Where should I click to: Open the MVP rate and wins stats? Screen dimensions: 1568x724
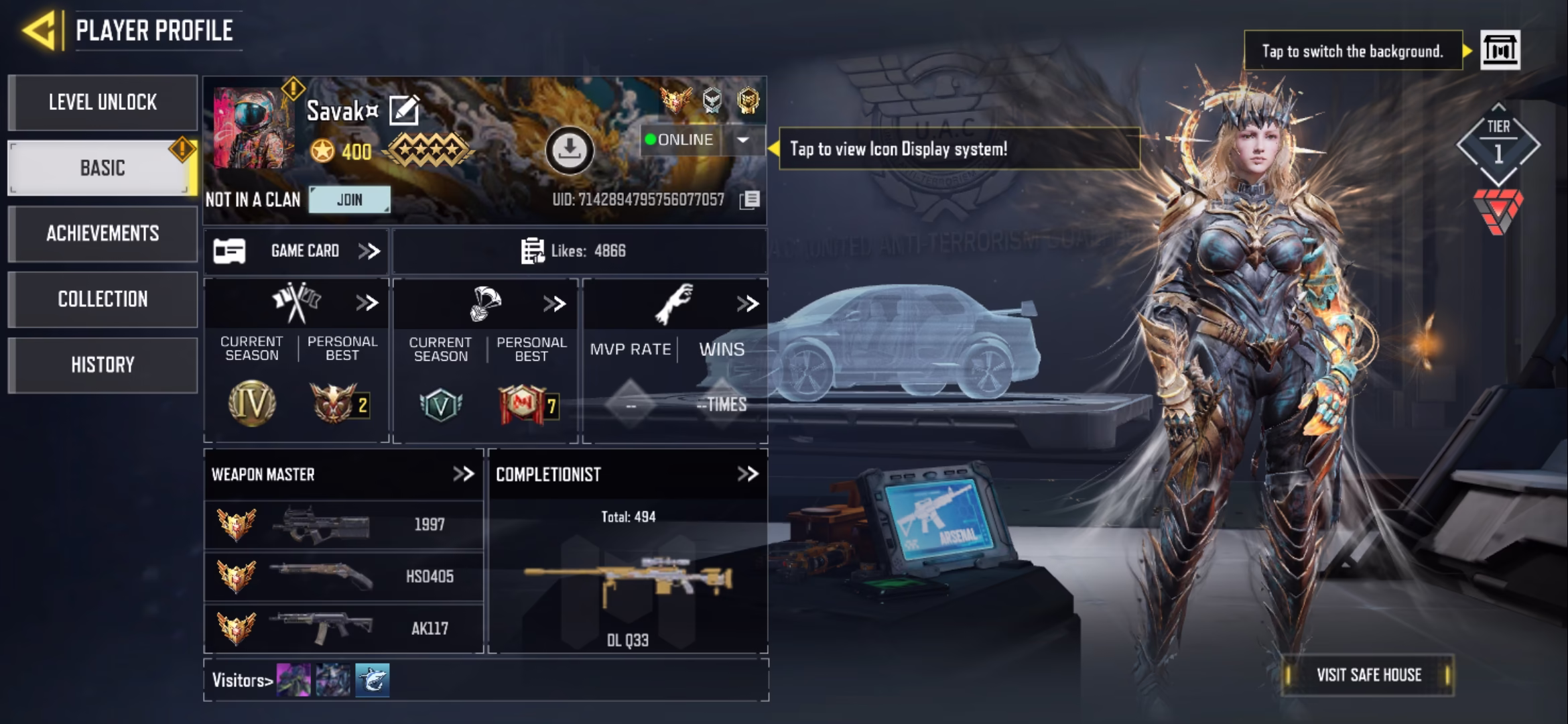(747, 304)
